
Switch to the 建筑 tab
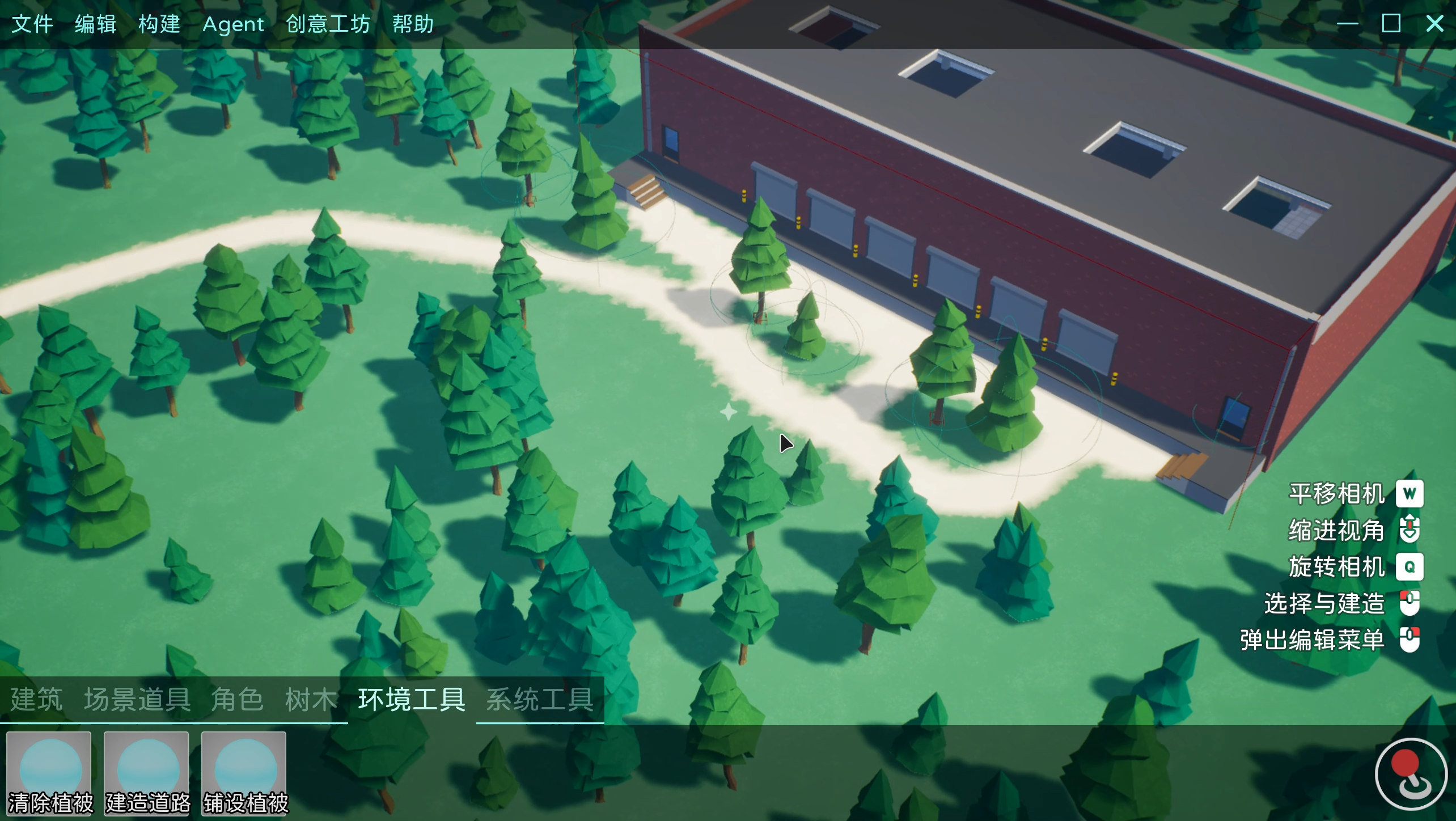coord(37,699)
